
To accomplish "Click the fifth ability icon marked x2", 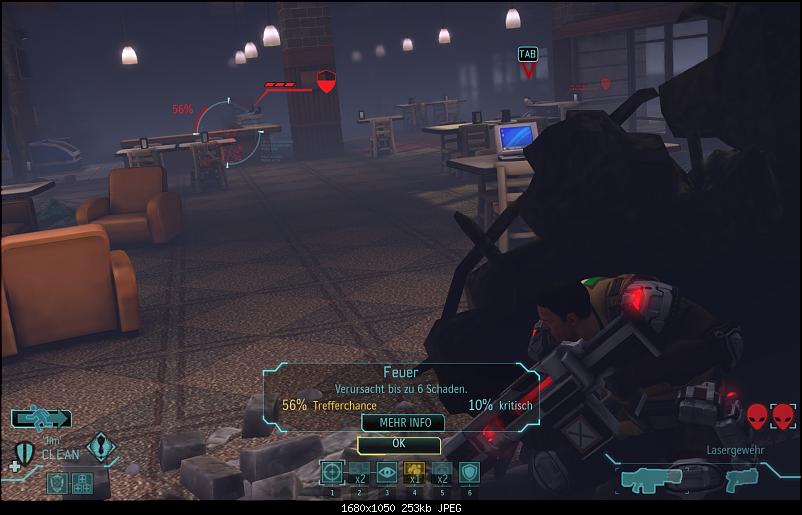I will click(x=442, y=472).
